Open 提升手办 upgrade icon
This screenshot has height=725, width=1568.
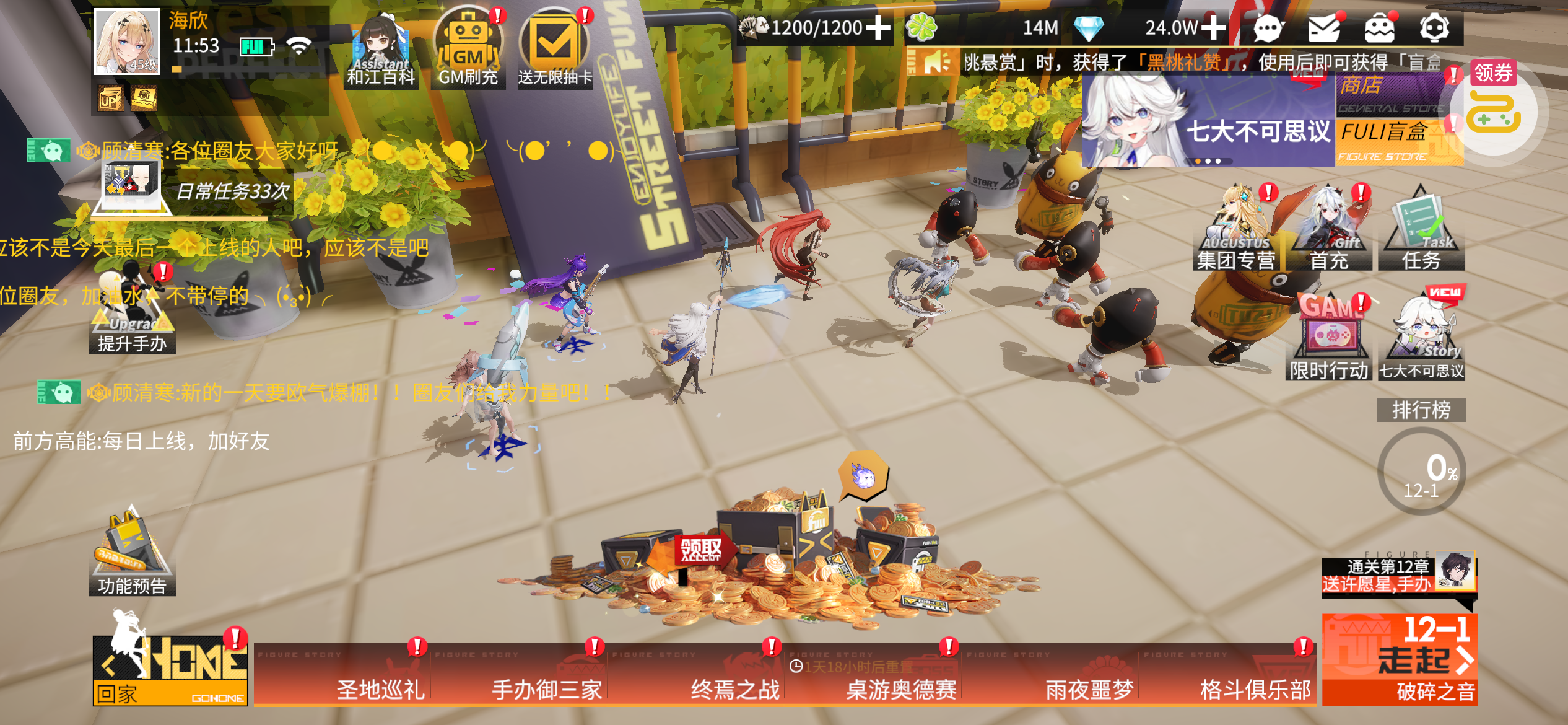coord(132,316)
